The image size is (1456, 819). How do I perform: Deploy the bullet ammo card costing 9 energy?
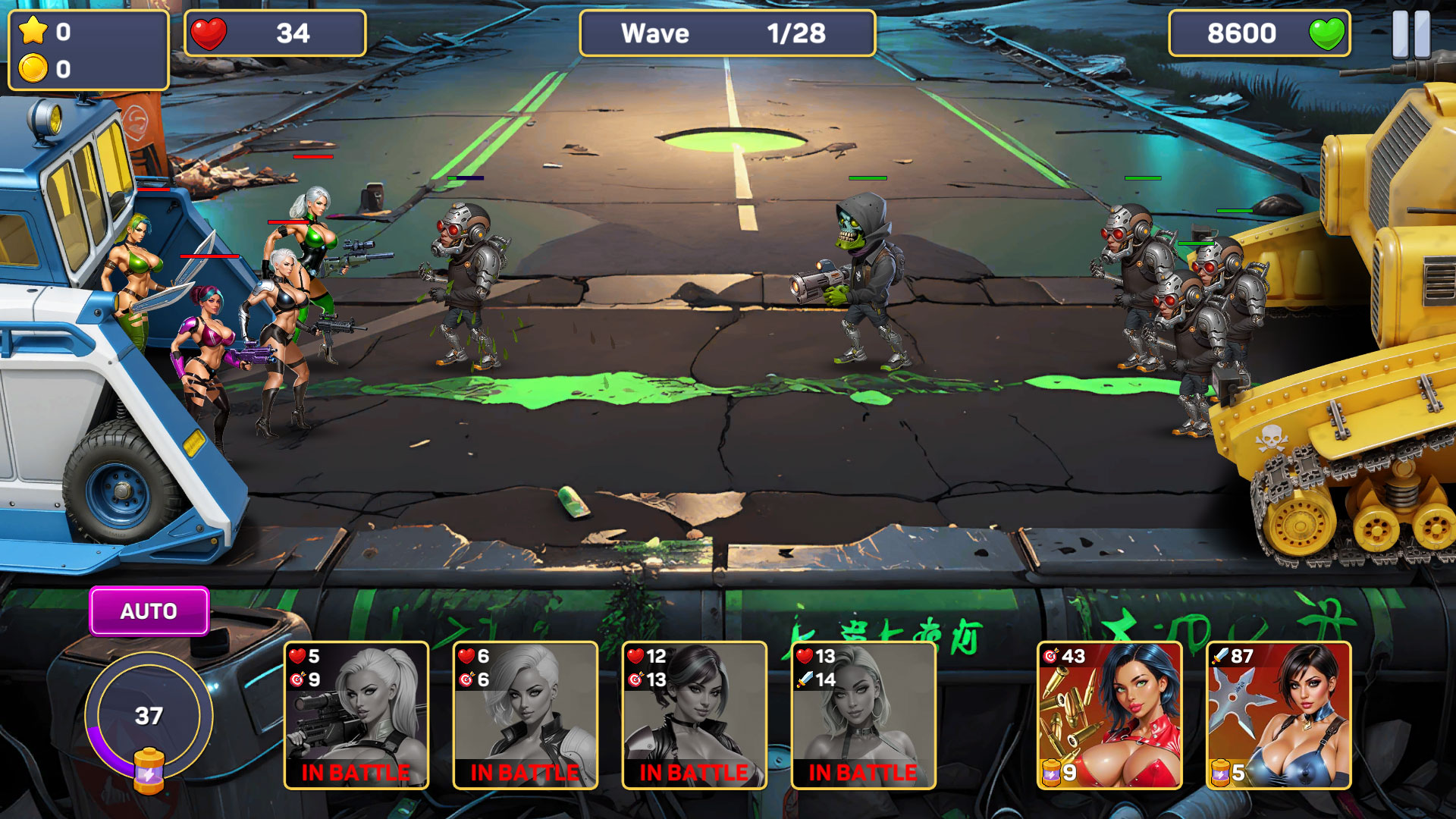point(1109,715)
